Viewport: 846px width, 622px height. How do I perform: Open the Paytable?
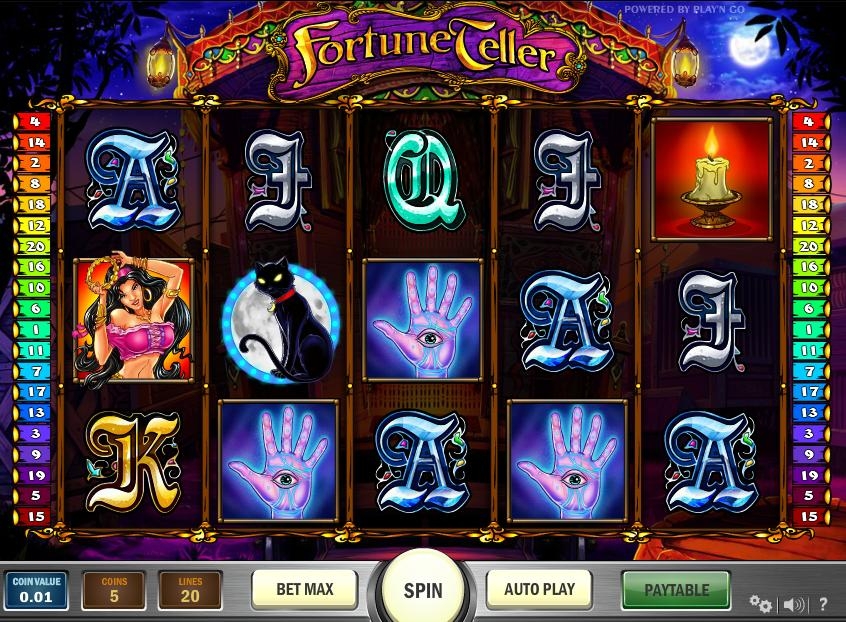click(676, 590)
